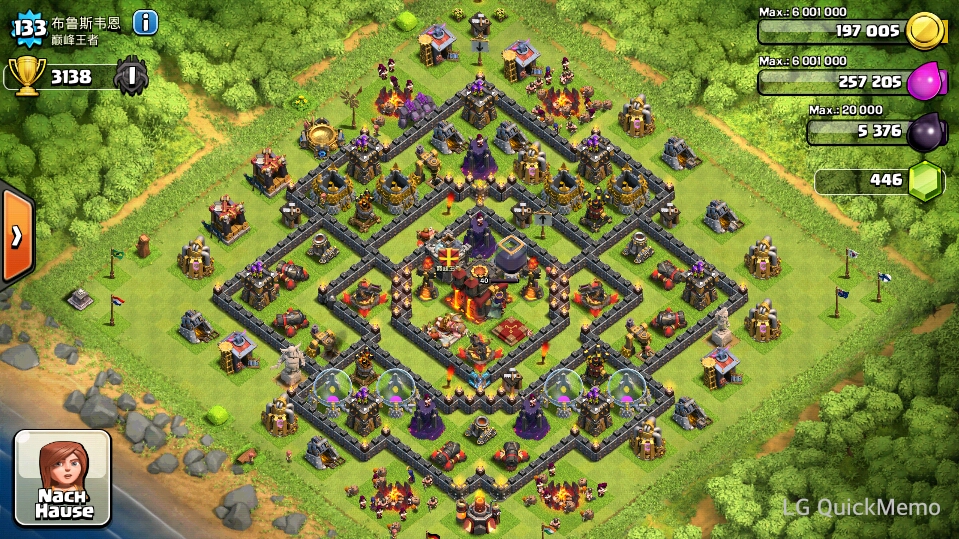Expand the orange arrow side panel
Screen dimensions: 959x539
[16, 235]
